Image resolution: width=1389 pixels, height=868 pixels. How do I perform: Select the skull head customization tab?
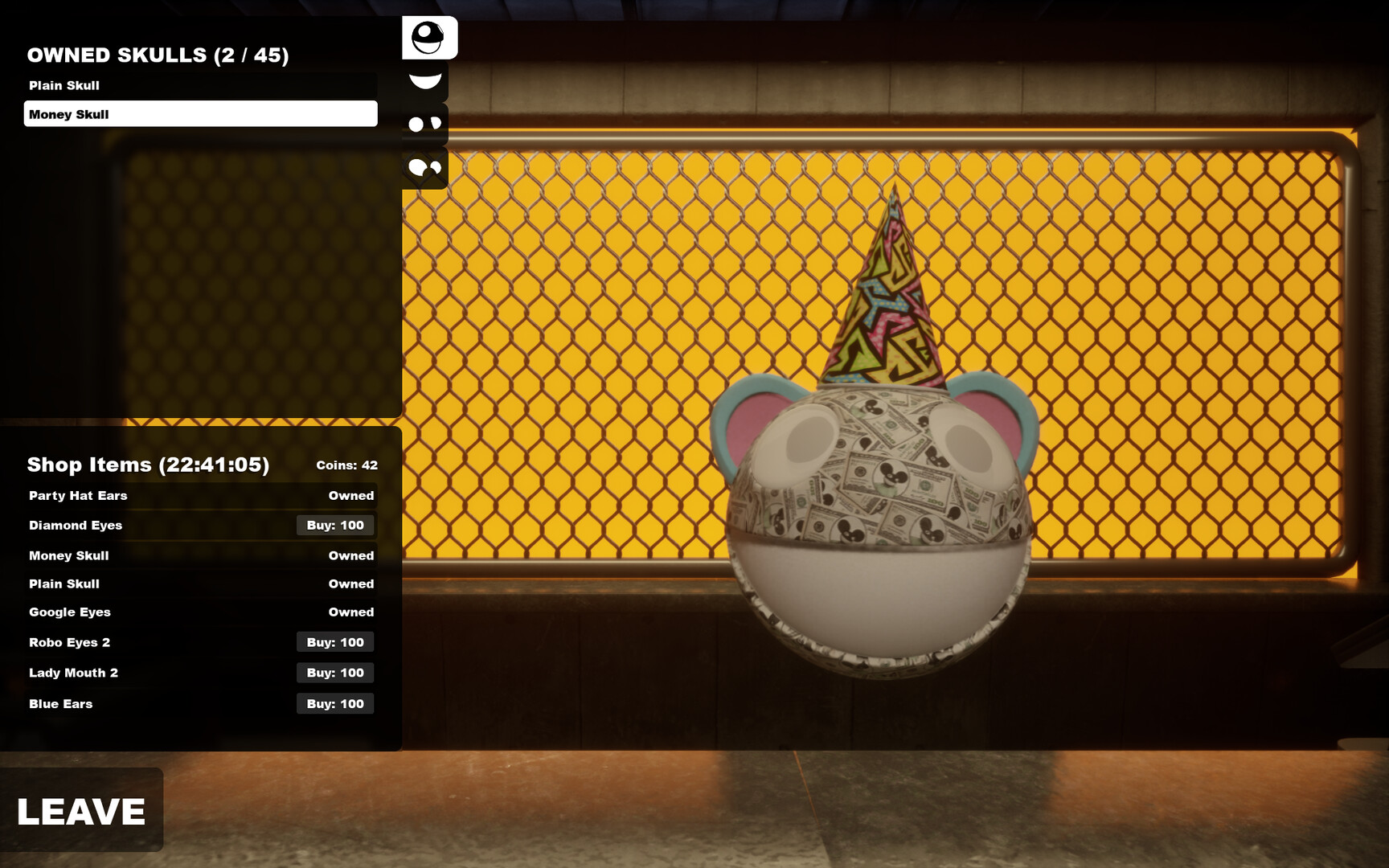pyautogui.click(x=429, y=38)
